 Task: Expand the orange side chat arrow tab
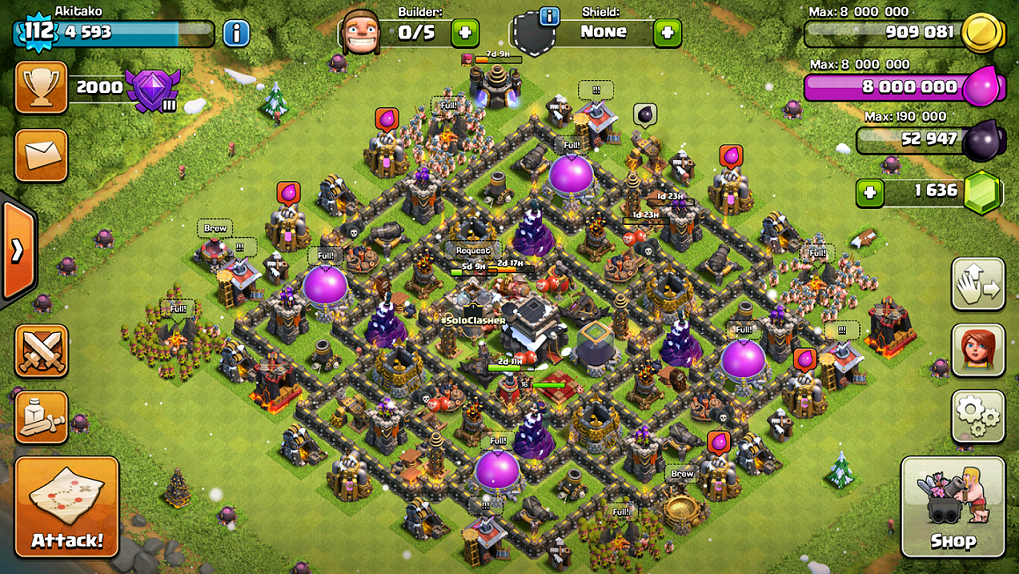point(17,250)
